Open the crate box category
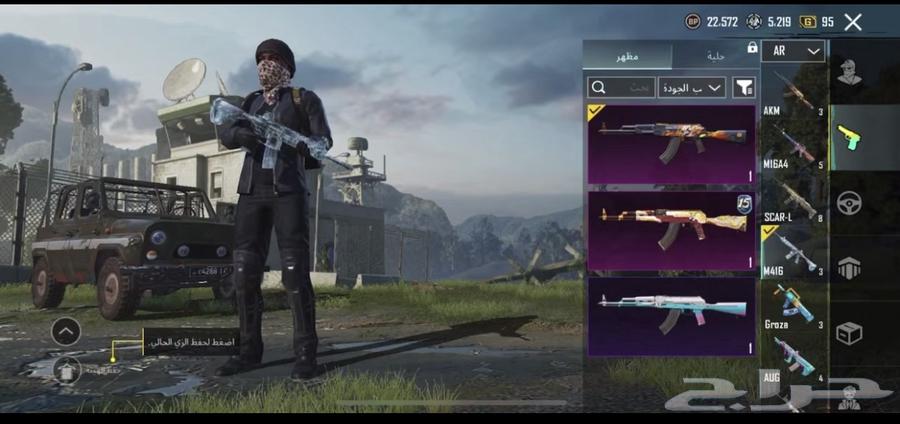This screenshot has width=900, height=424. tap(850, 333)
